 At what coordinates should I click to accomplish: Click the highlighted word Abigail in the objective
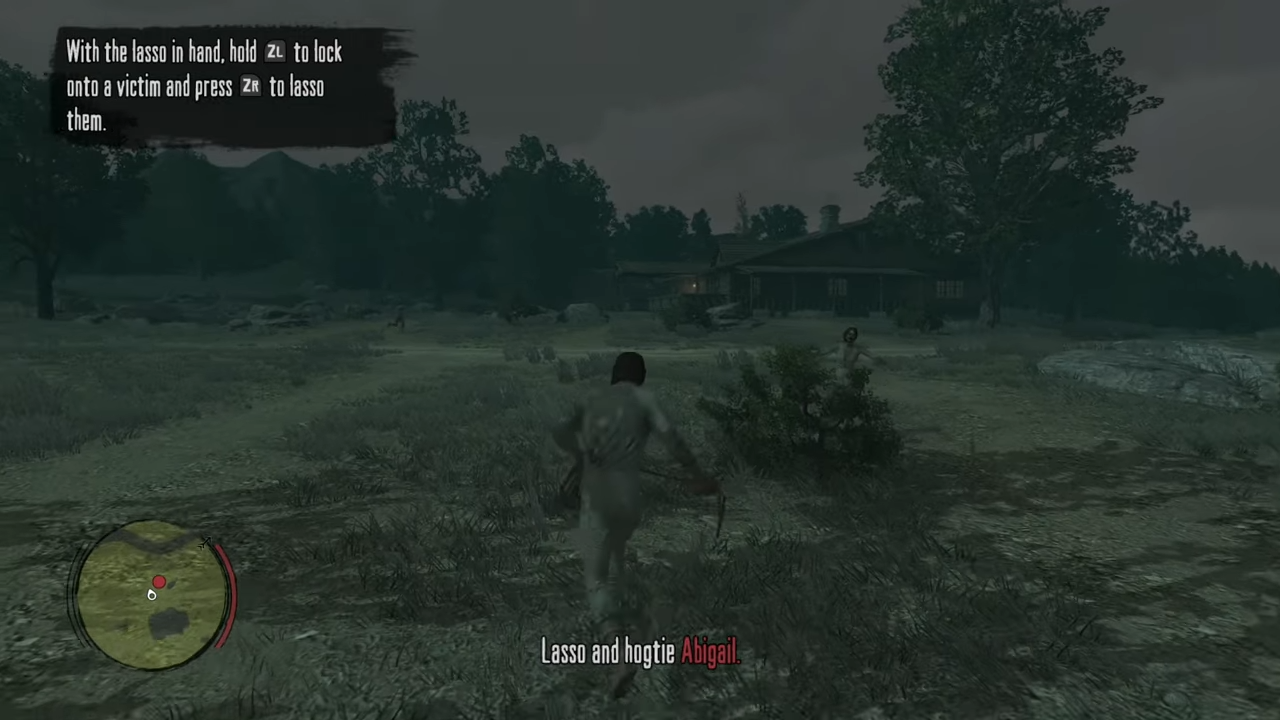point(709,652)
